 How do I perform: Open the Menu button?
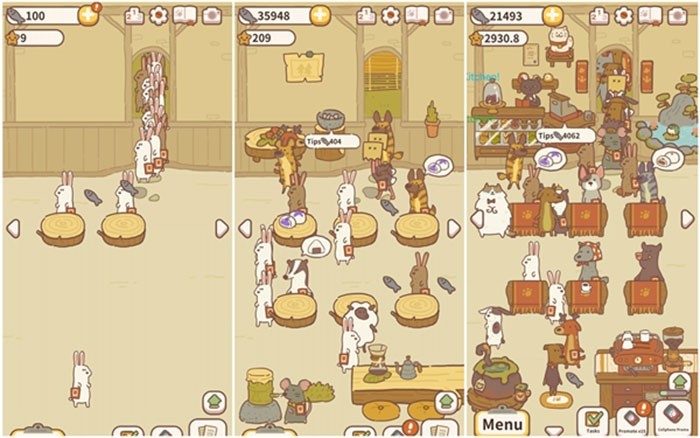coord(502,422)
